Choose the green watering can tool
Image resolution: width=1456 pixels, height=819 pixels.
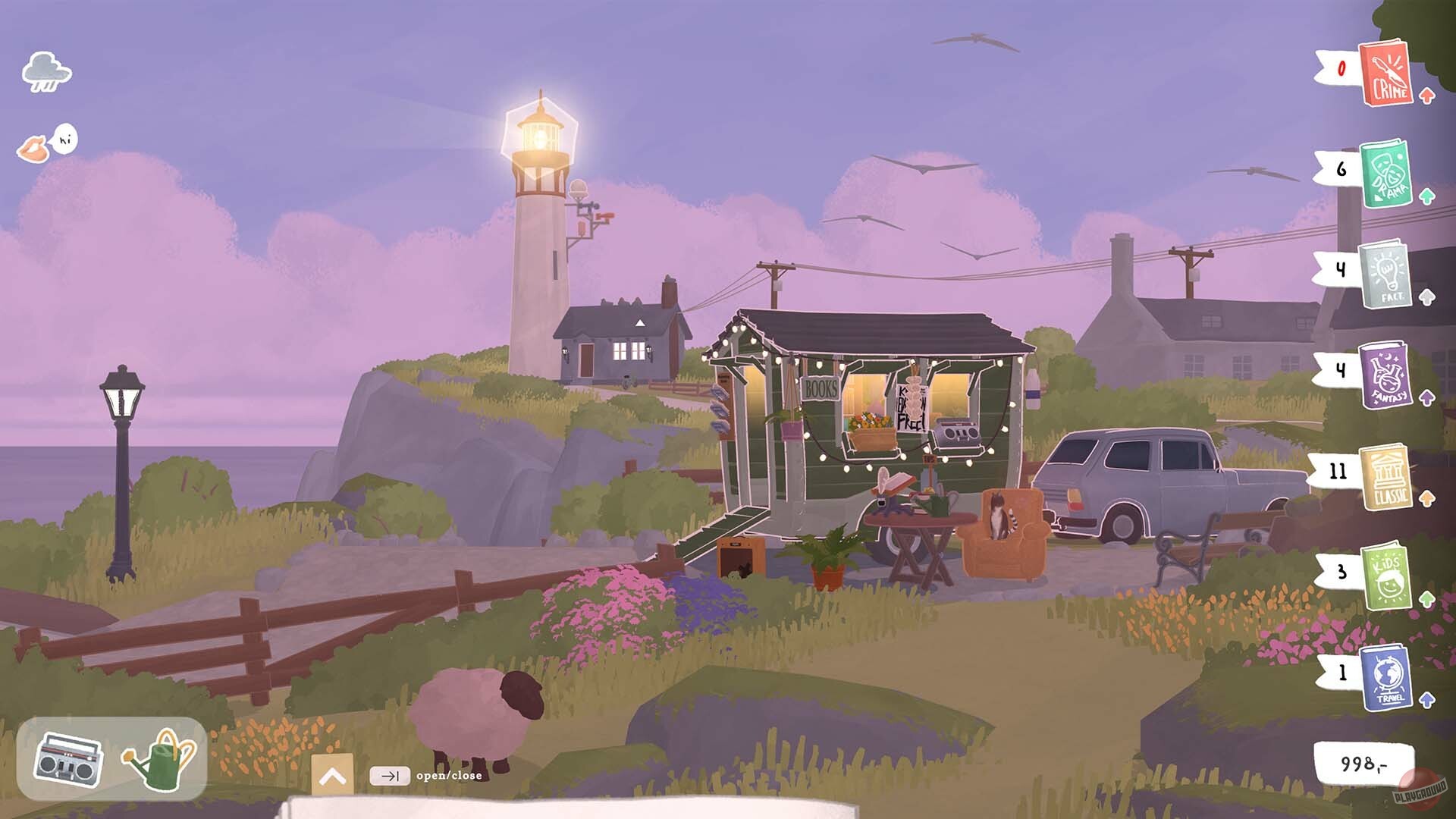tap(161, 759)
